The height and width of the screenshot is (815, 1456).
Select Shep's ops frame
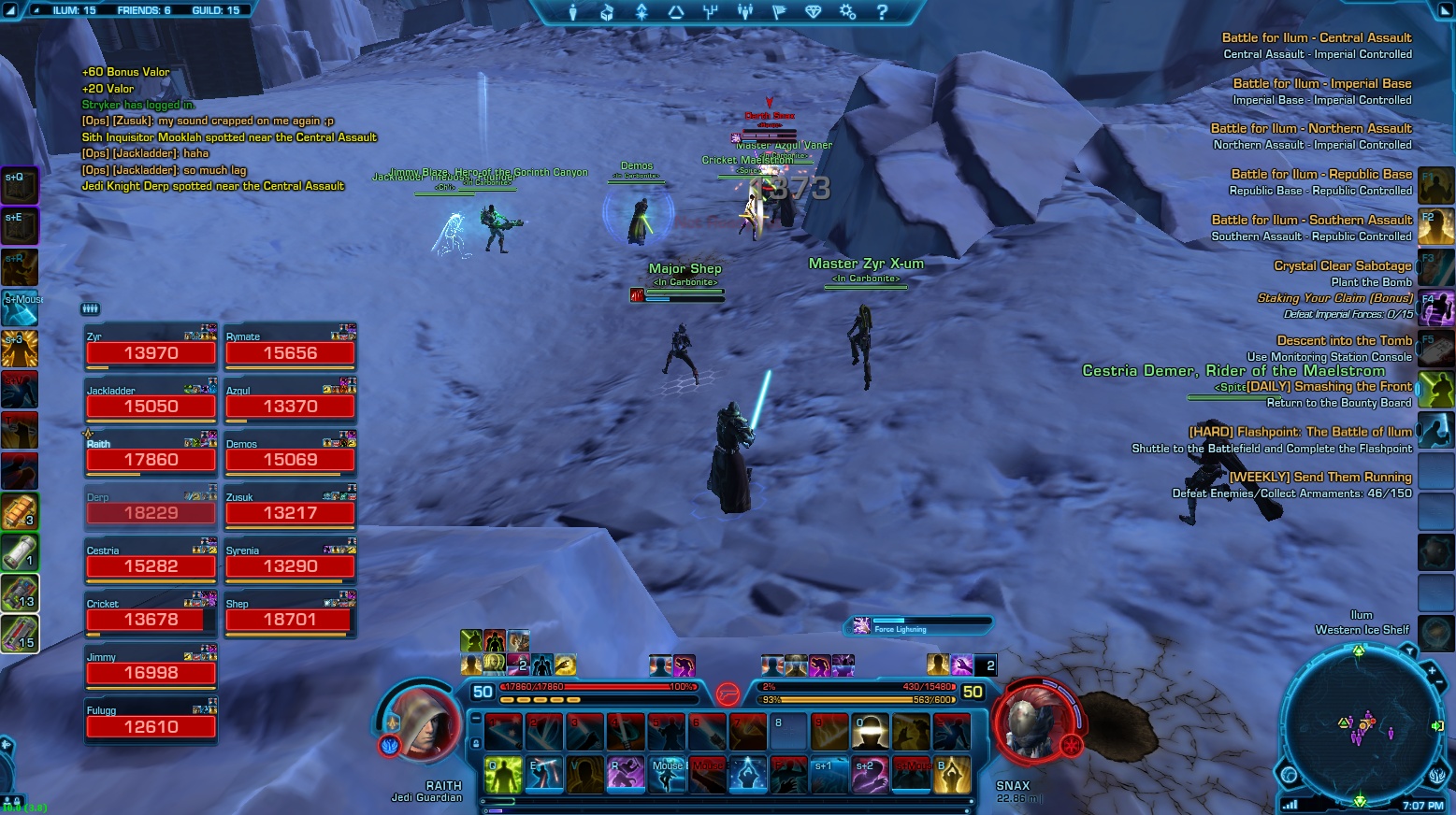point(289,614)
